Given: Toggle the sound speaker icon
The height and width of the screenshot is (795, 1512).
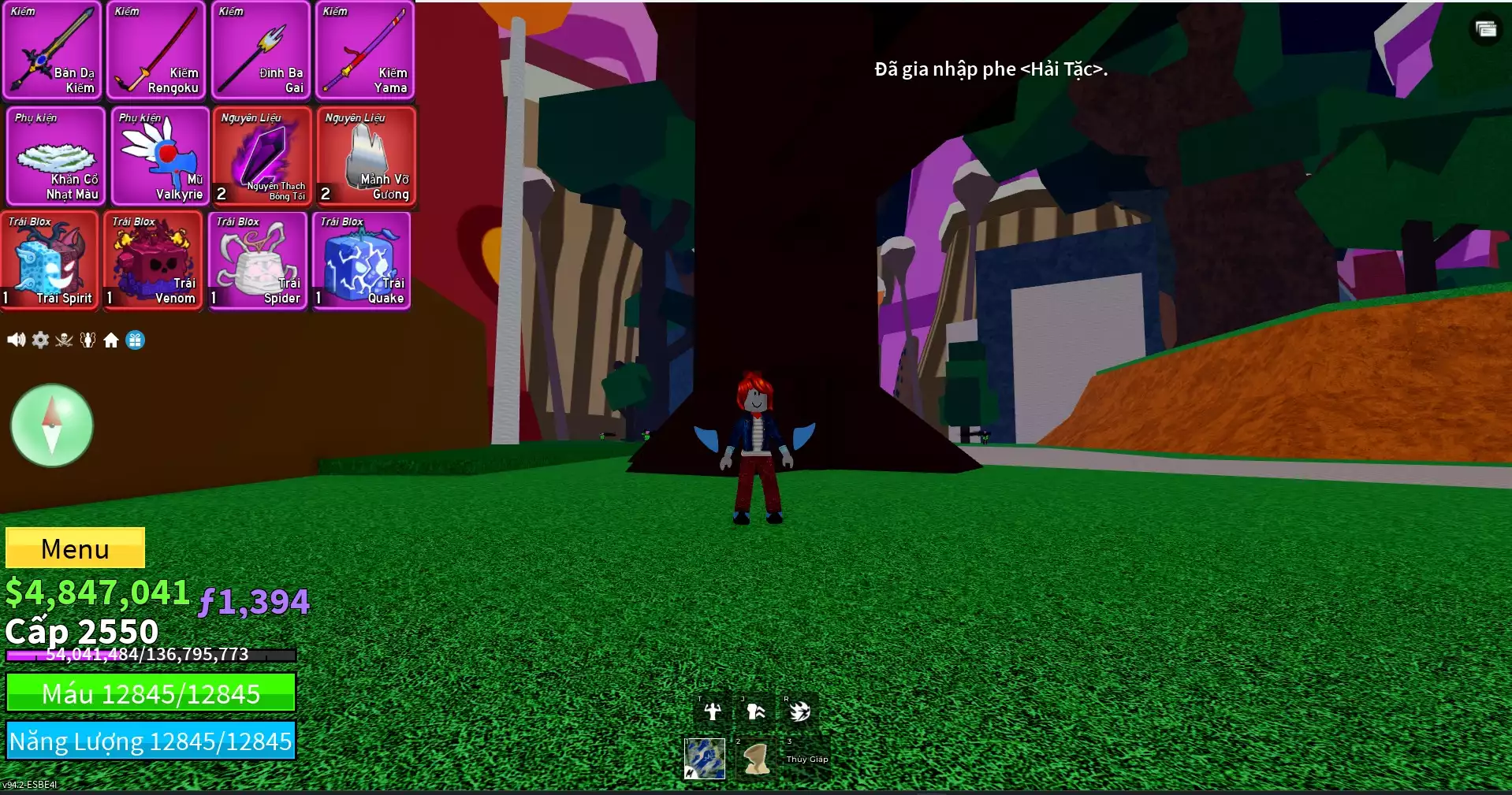Looking at the screenshot, I should (x=16, y=340).
